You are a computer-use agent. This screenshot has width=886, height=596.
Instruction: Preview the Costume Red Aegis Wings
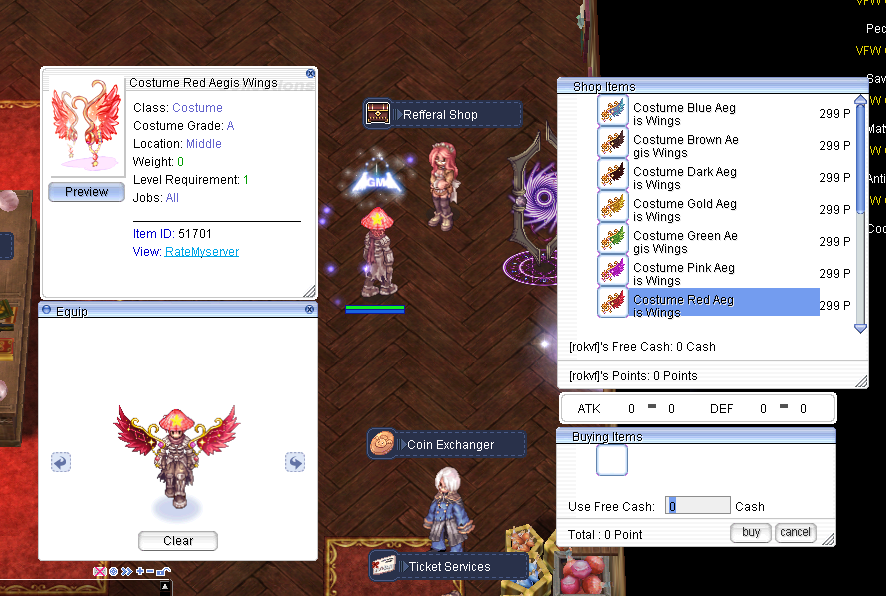(86, 192)
